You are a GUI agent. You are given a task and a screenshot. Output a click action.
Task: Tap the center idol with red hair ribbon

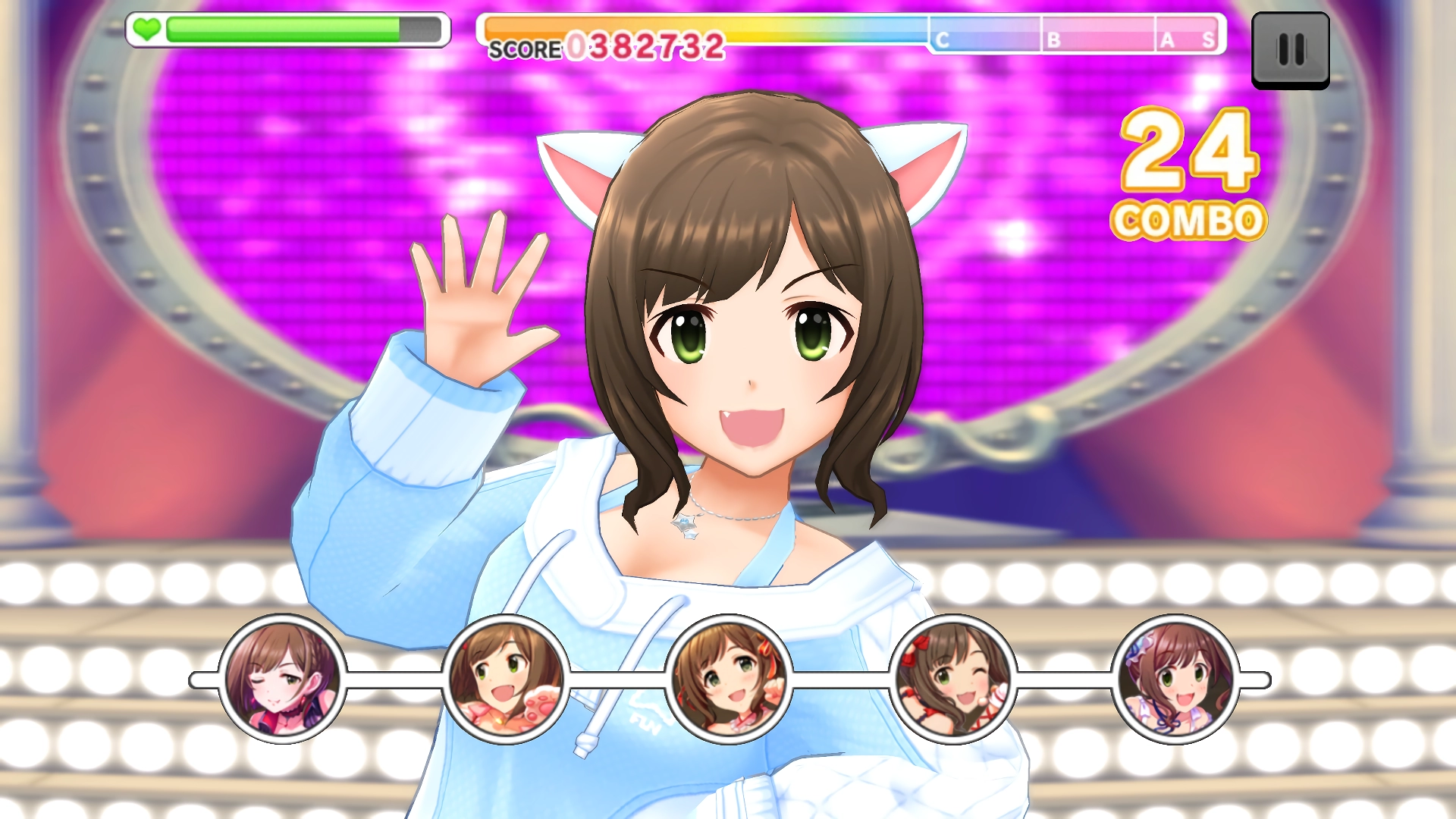coord(728,679)
